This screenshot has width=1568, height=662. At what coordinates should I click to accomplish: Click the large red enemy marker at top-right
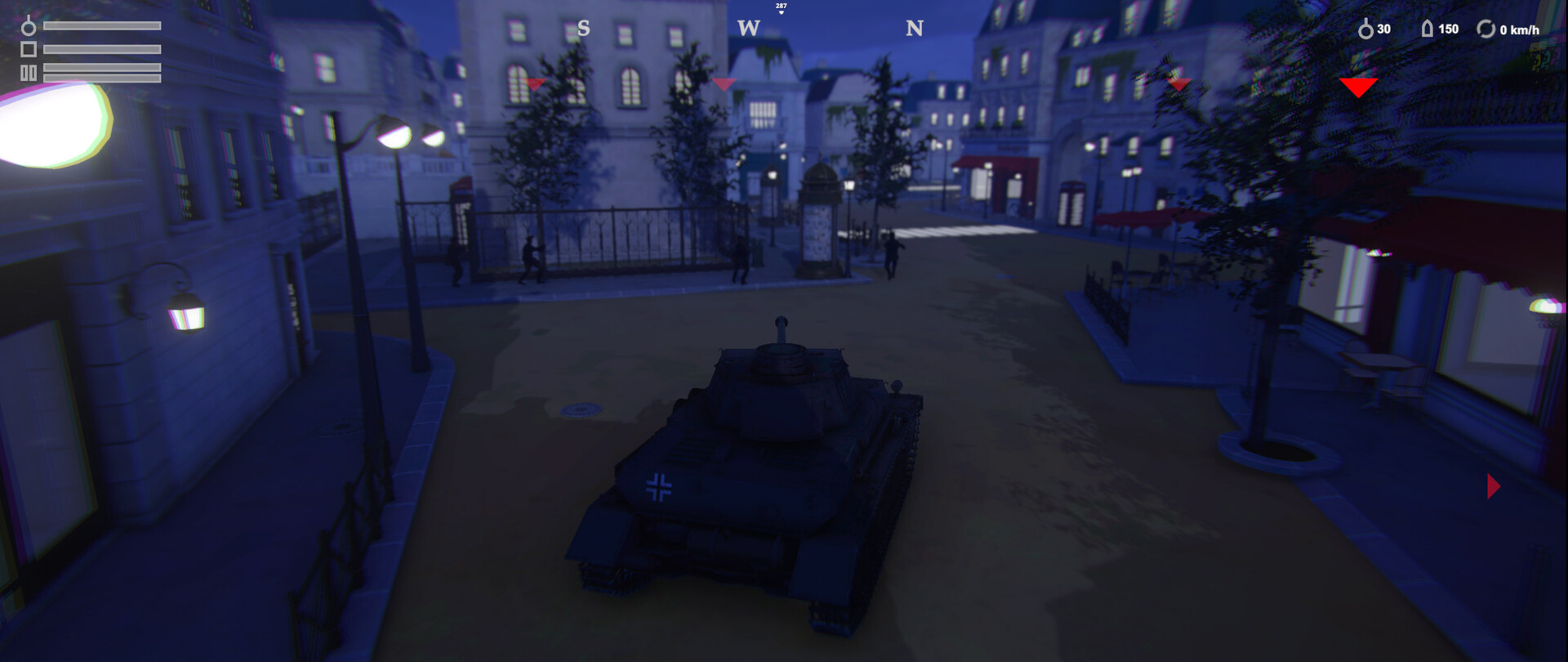pos(1358,83)
